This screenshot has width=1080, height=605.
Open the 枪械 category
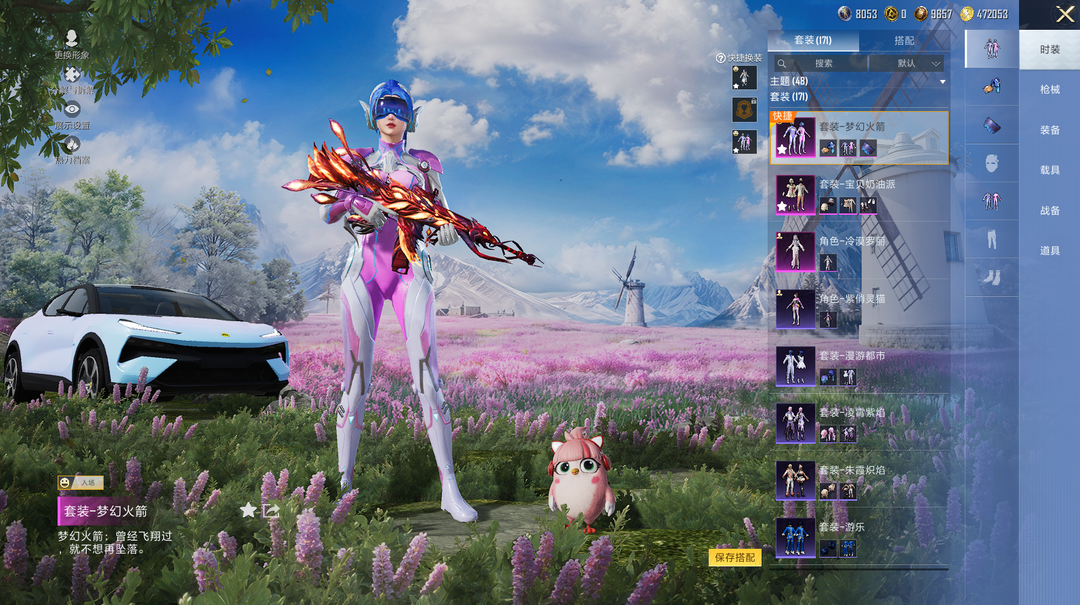click(x=1049, y=90)
